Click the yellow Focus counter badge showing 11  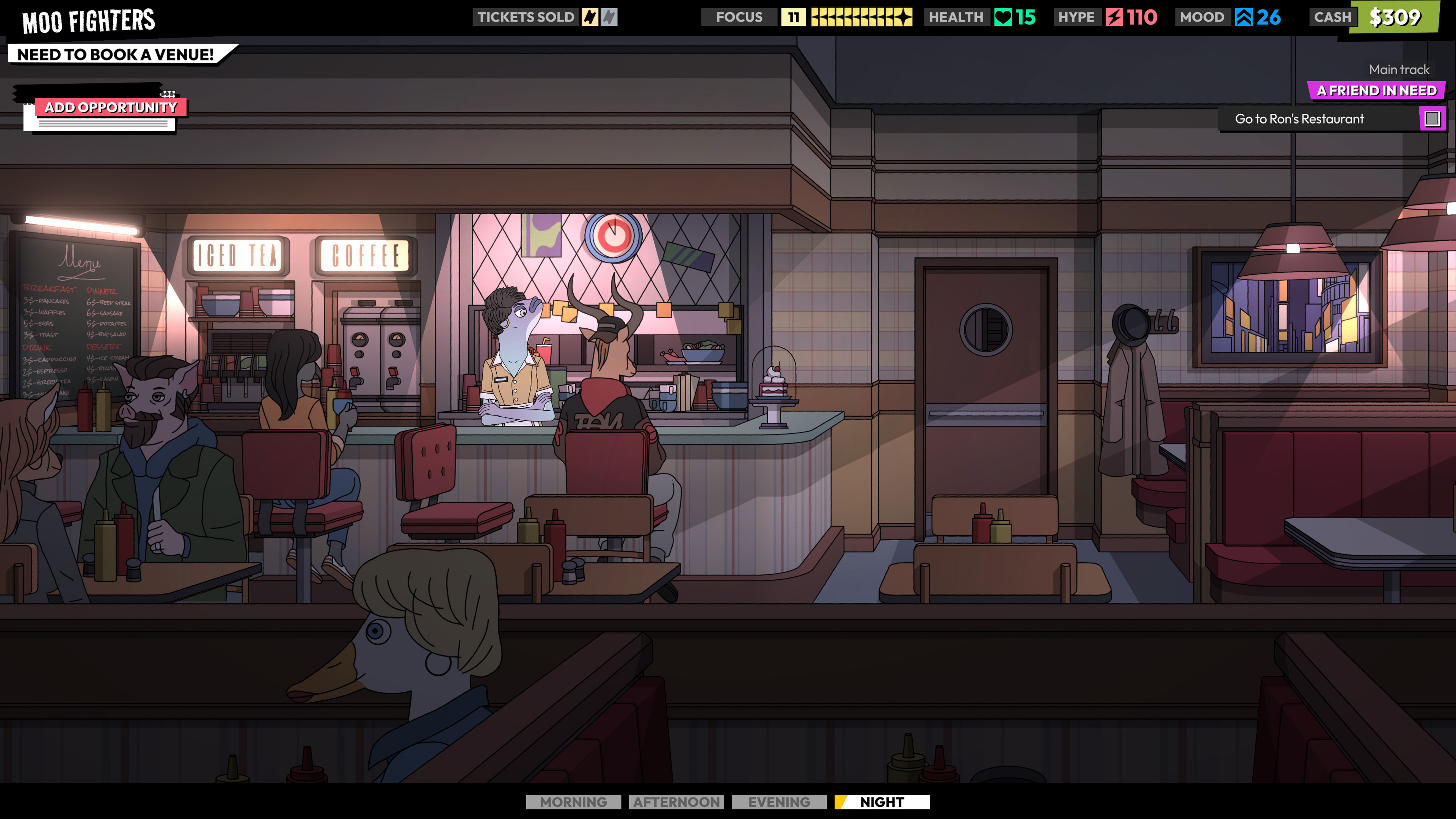[x=794, y=17]
